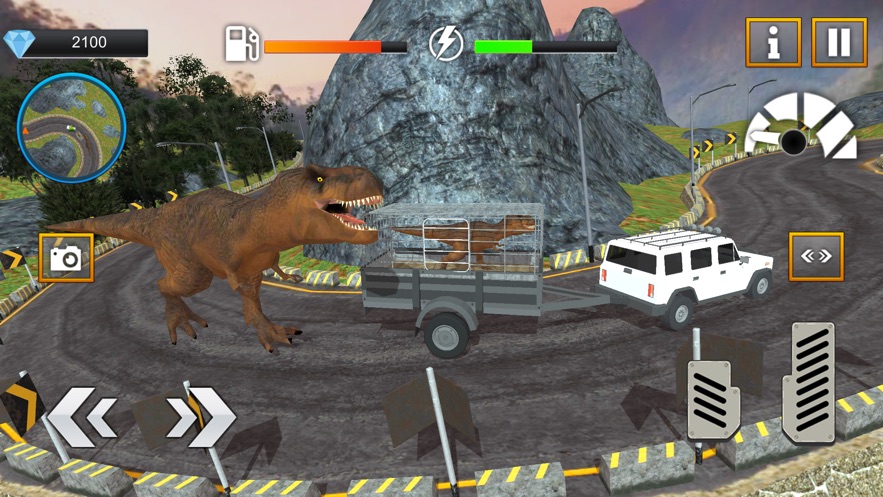Switch controls using the double-arrow button

(x=816, y=257)
